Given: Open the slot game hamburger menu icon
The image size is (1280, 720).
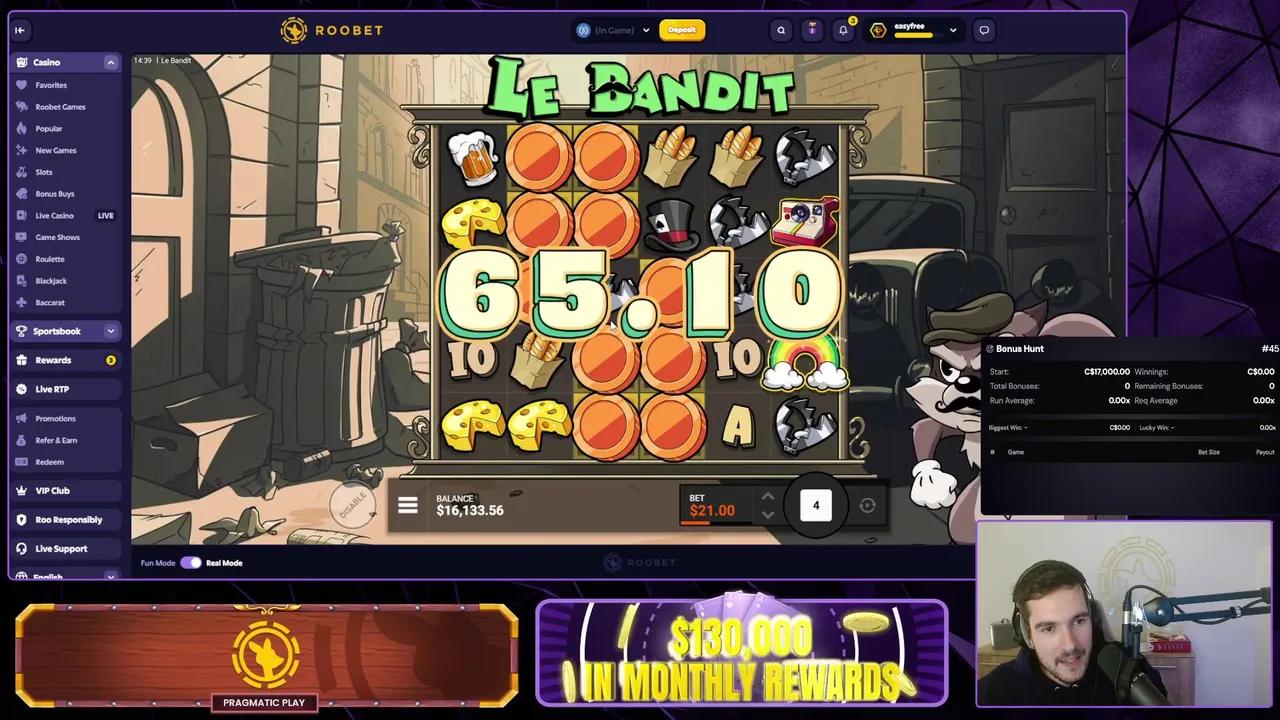Looking at the screenshot, I should point(407,505).
